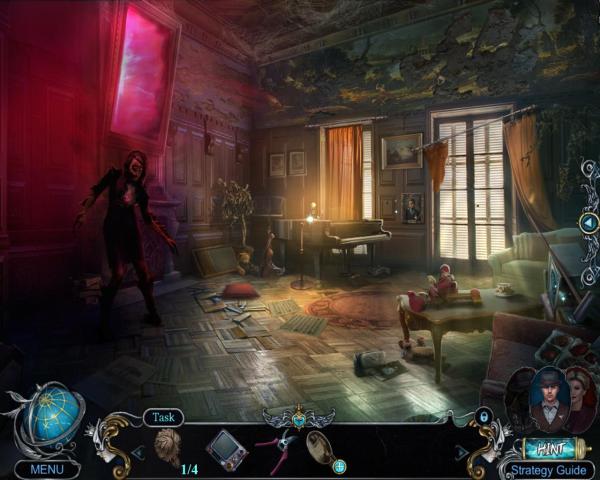This screenshot has height=480, width=600.
Task: Show the current Task
Action: (163, 418)
